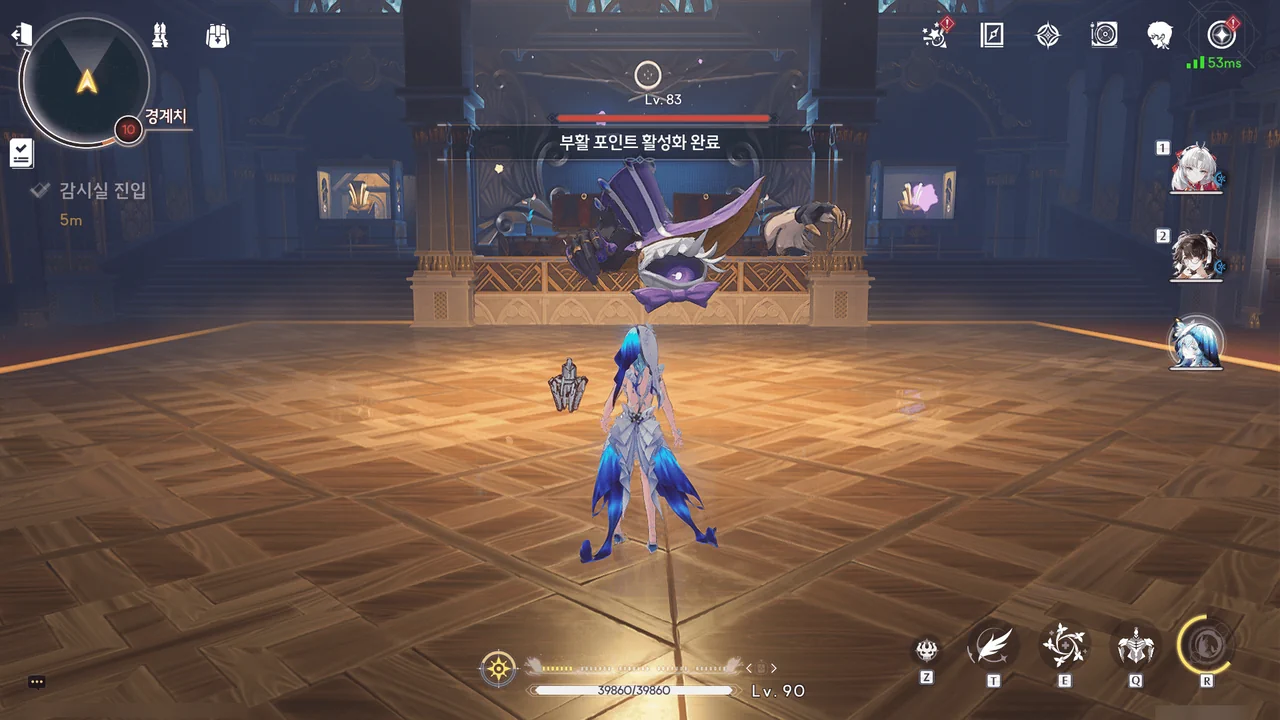
Task: Open the character head profile icon
Action: coord(1160,36)
